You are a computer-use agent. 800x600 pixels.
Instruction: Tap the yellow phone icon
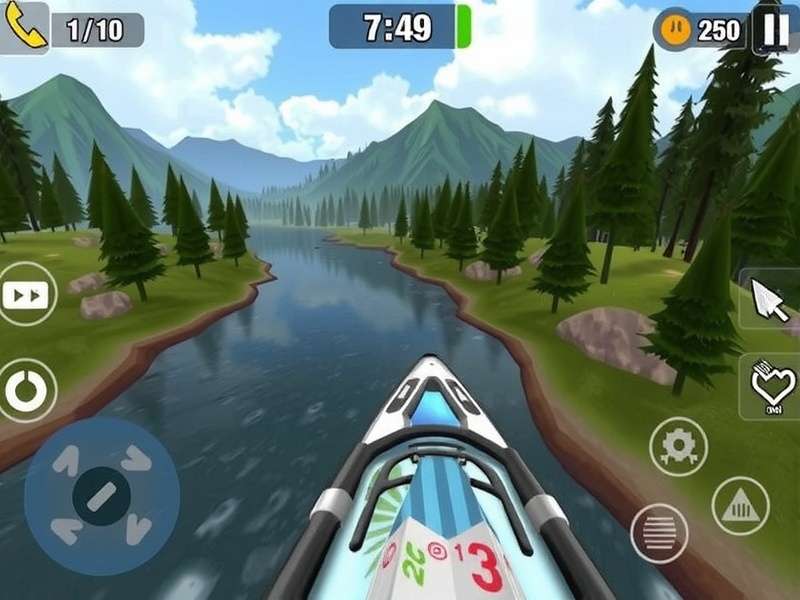pos(23,28)
